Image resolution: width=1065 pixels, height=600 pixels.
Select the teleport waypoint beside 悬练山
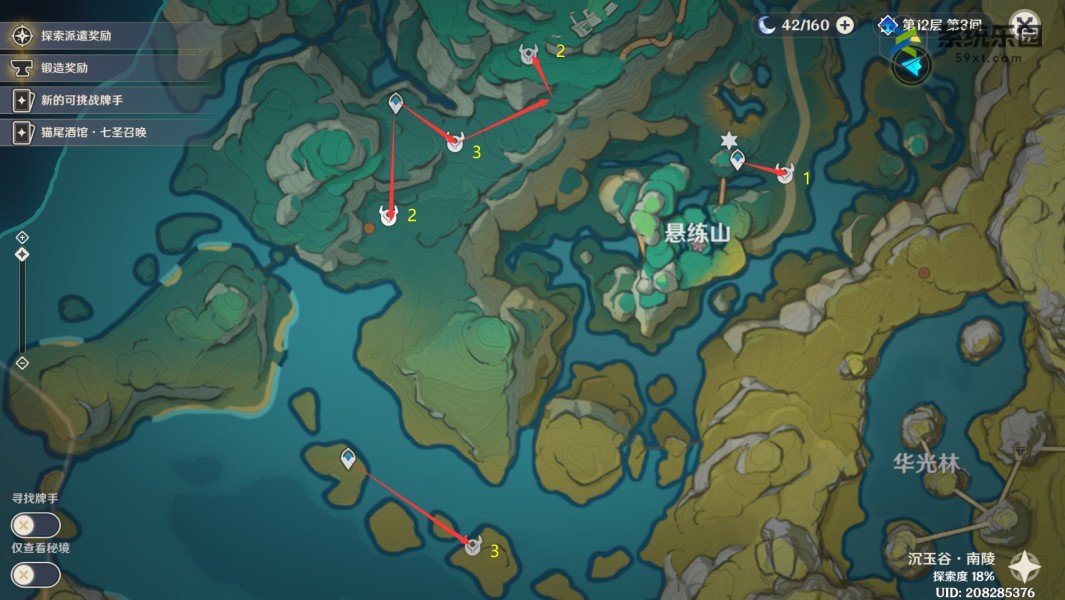(738, 159)
